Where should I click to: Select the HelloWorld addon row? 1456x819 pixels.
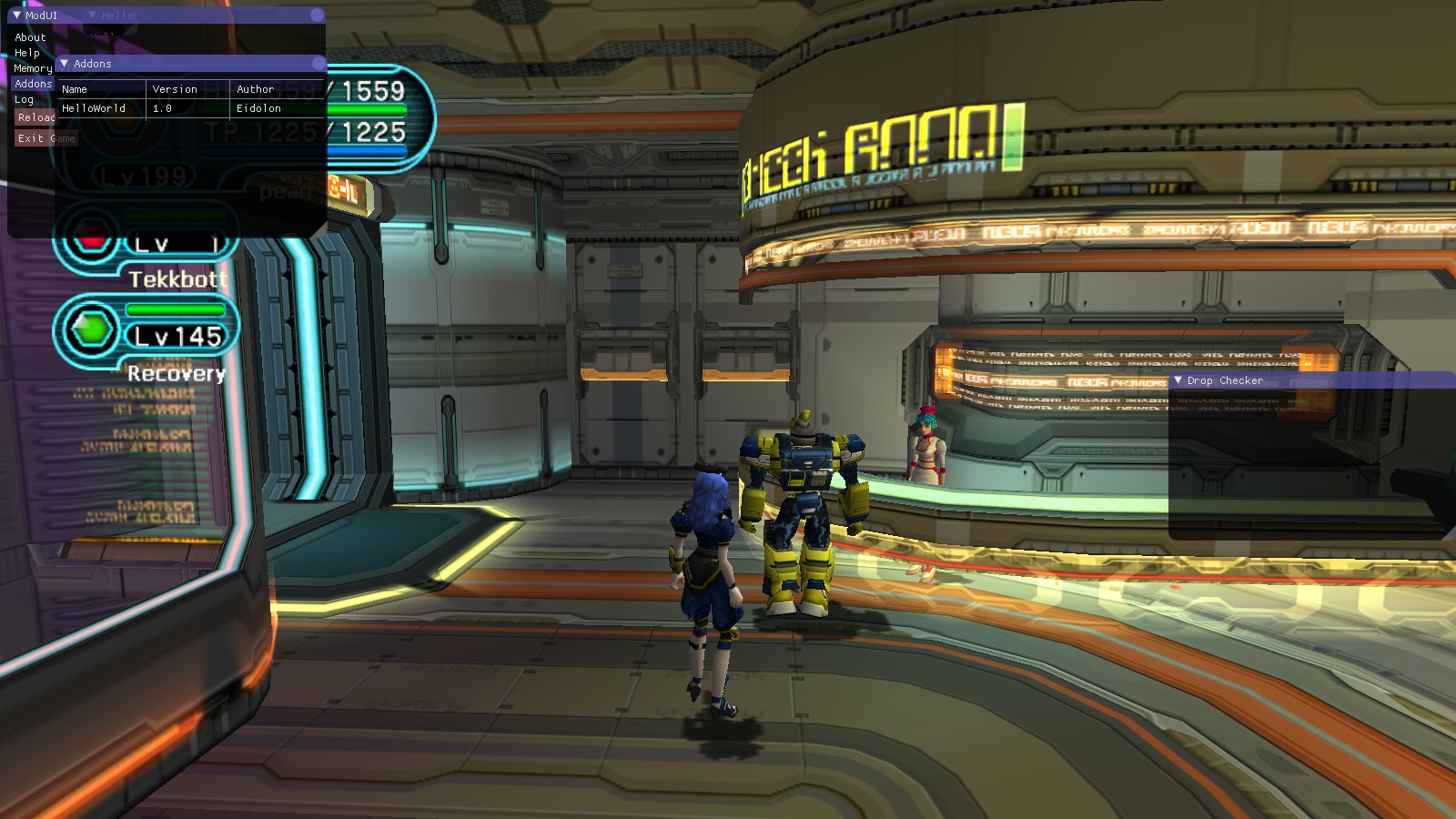[x=94, y=108]
